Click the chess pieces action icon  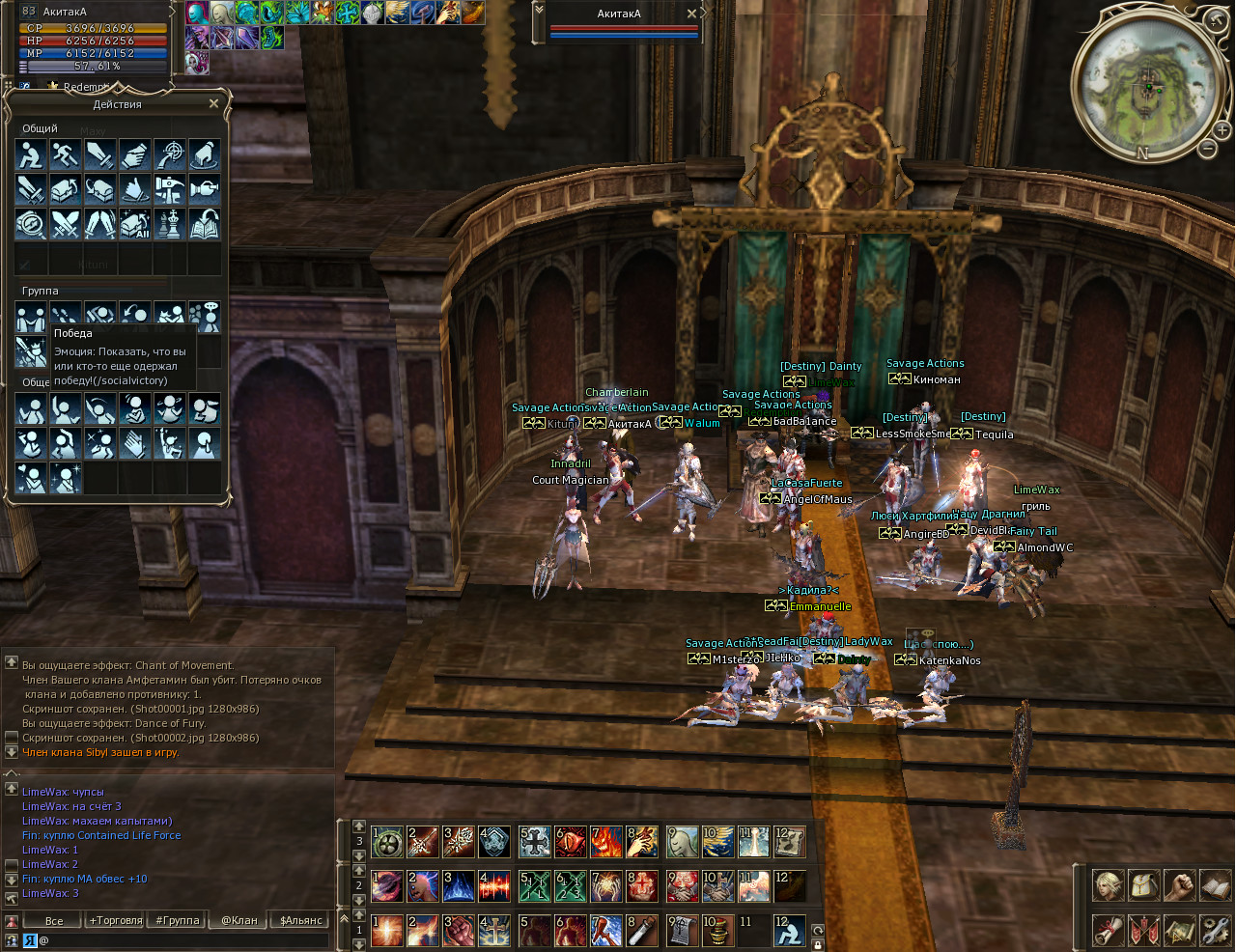170,224
